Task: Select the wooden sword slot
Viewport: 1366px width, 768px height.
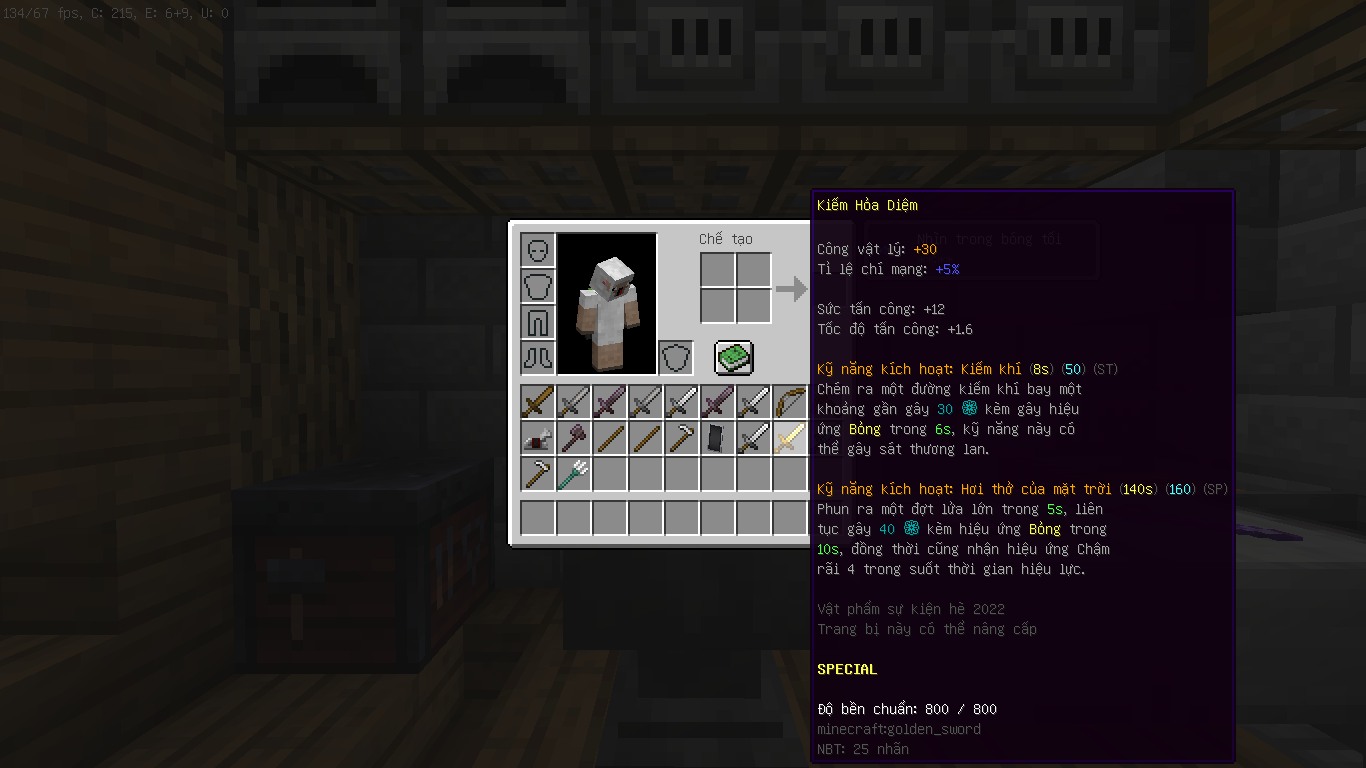Action: tap(537, 402)
